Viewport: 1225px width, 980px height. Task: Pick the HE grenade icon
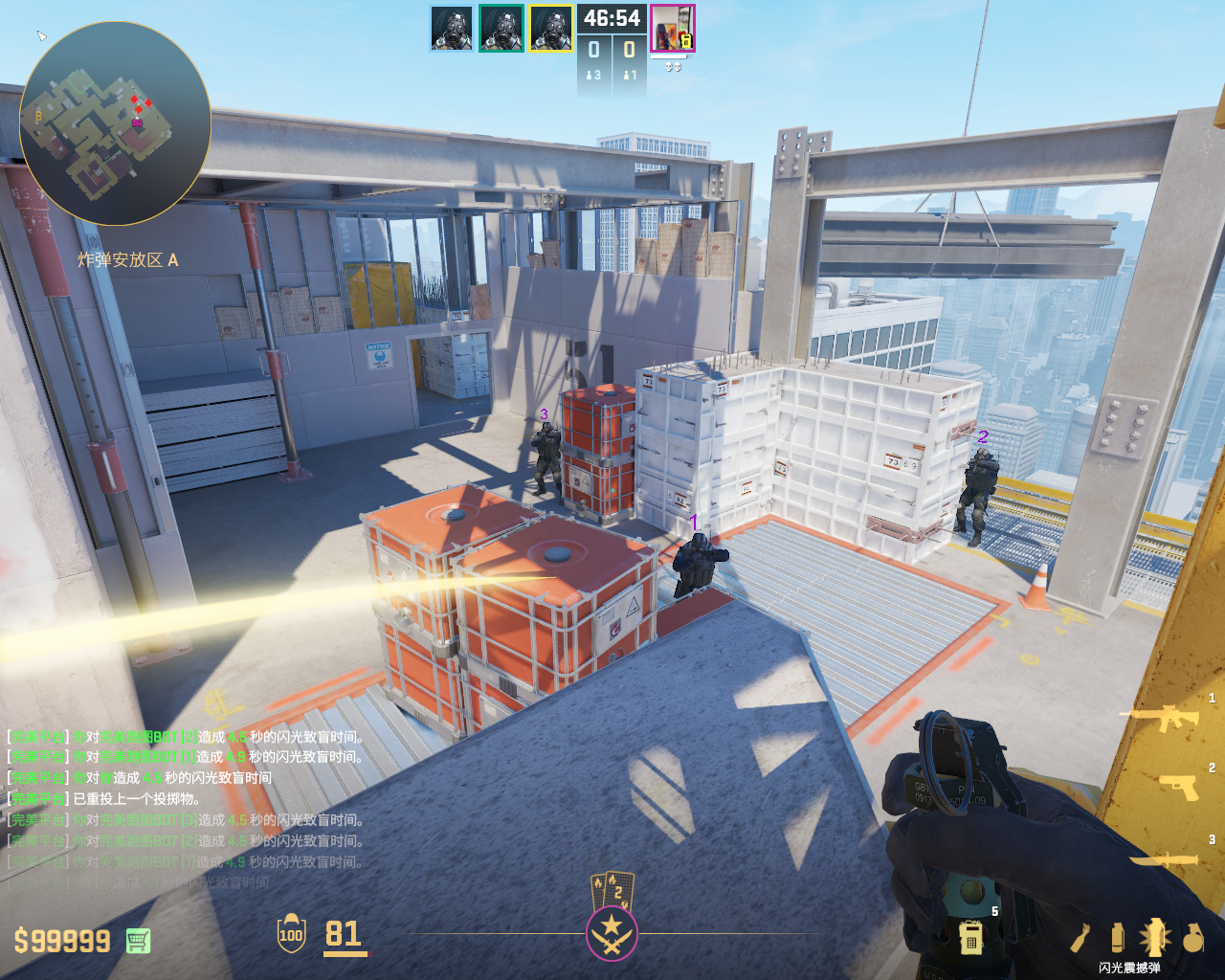tap(1192, 939)
